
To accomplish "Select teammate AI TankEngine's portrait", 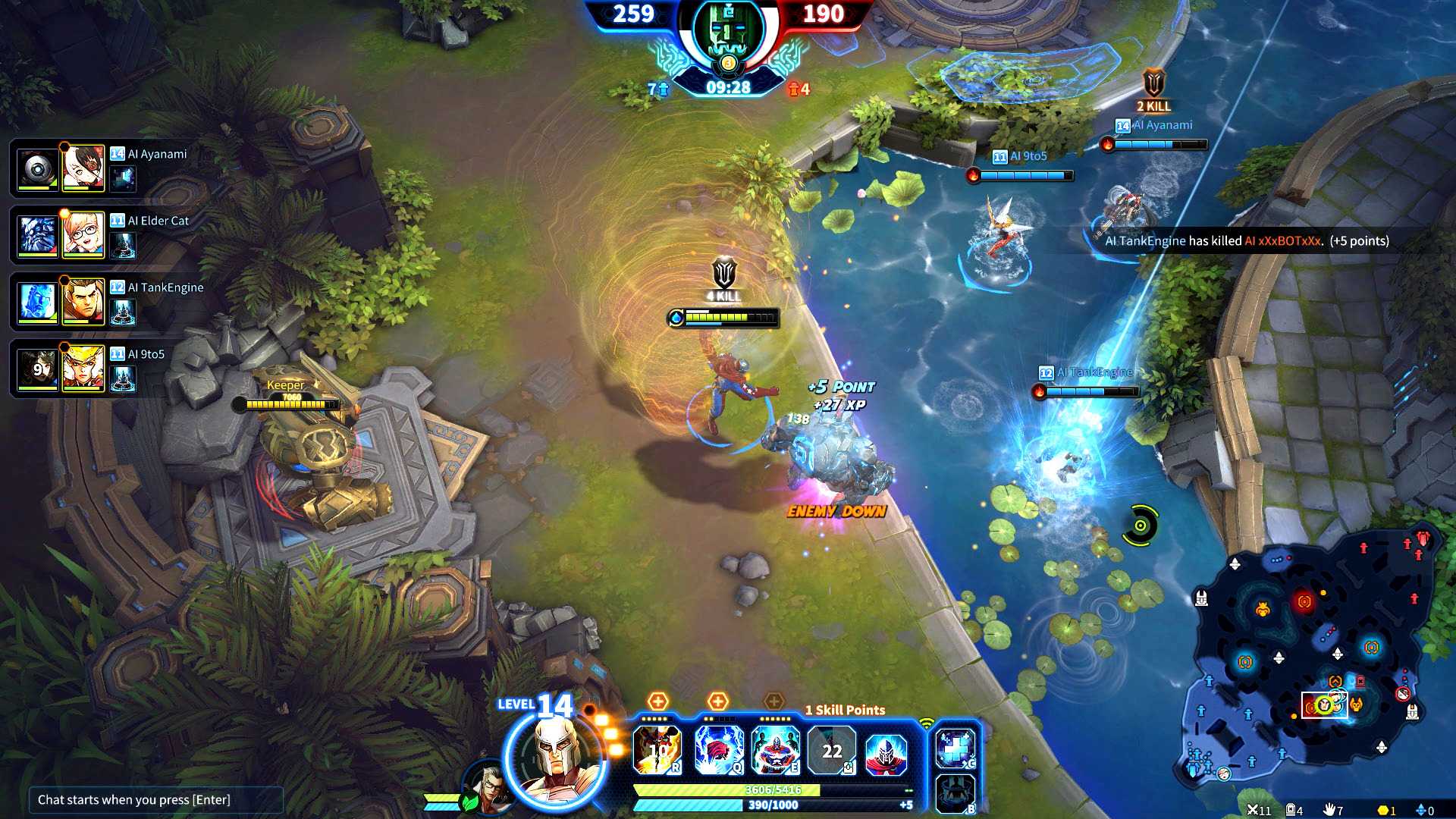I will (83, 301).
